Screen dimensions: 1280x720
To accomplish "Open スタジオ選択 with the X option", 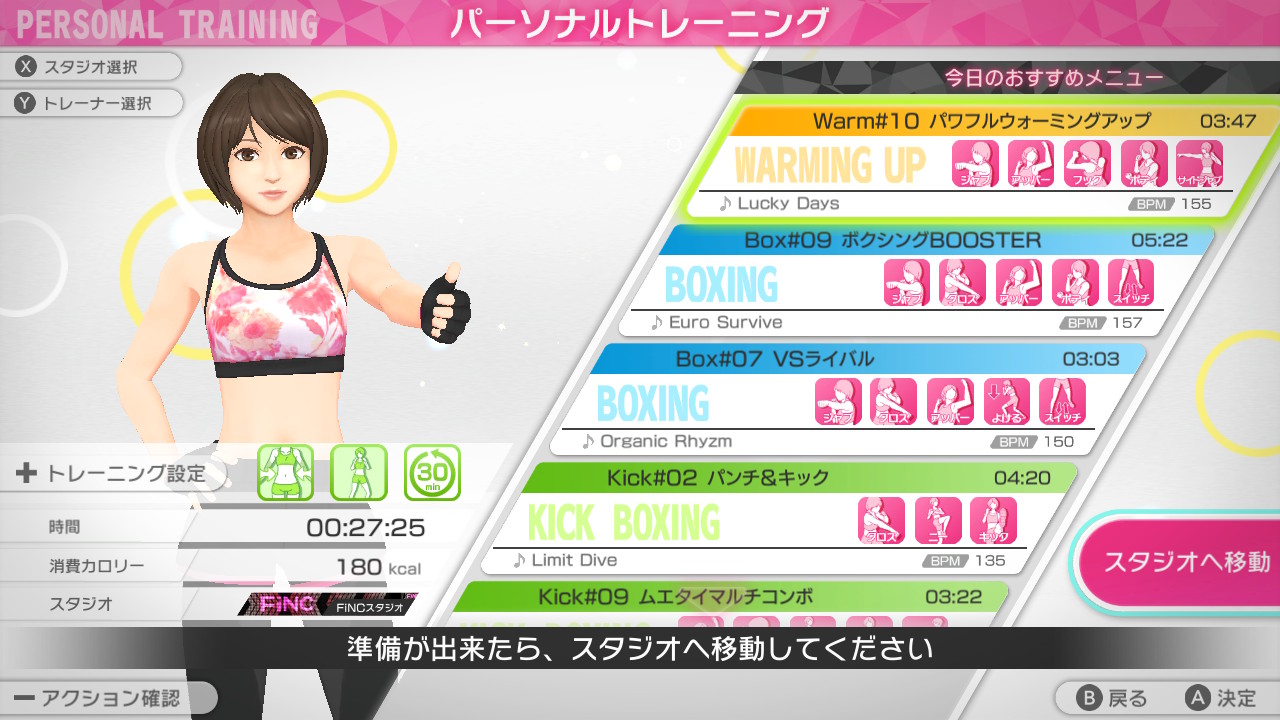I will pyautogui.click(x=90, y=67).
